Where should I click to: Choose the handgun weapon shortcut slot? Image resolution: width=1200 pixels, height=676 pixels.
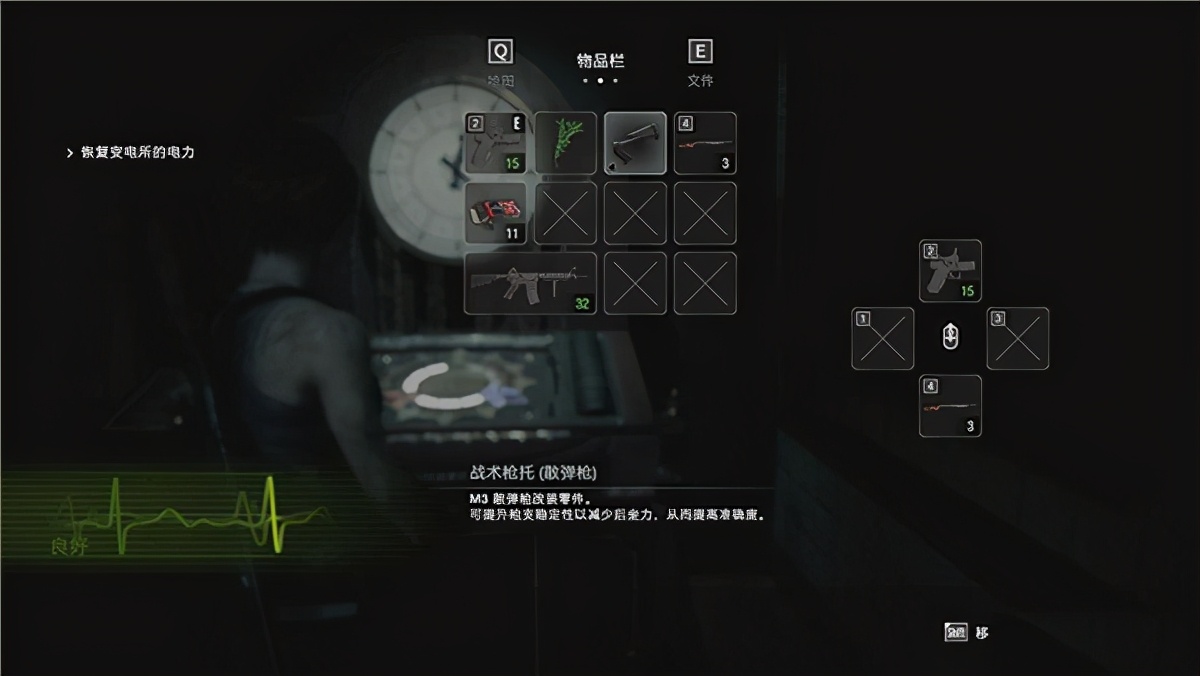point(950,270)
